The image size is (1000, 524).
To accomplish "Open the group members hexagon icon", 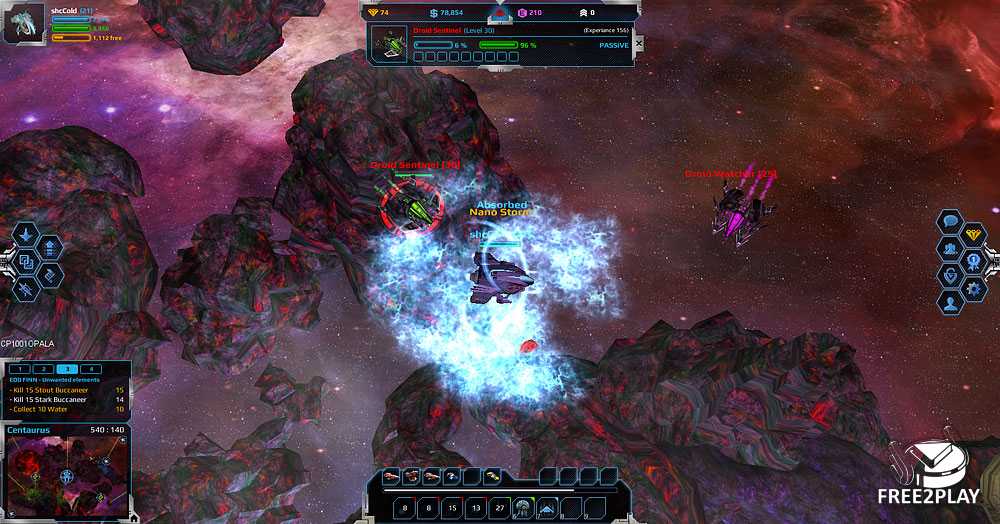I will pos(950,248).
